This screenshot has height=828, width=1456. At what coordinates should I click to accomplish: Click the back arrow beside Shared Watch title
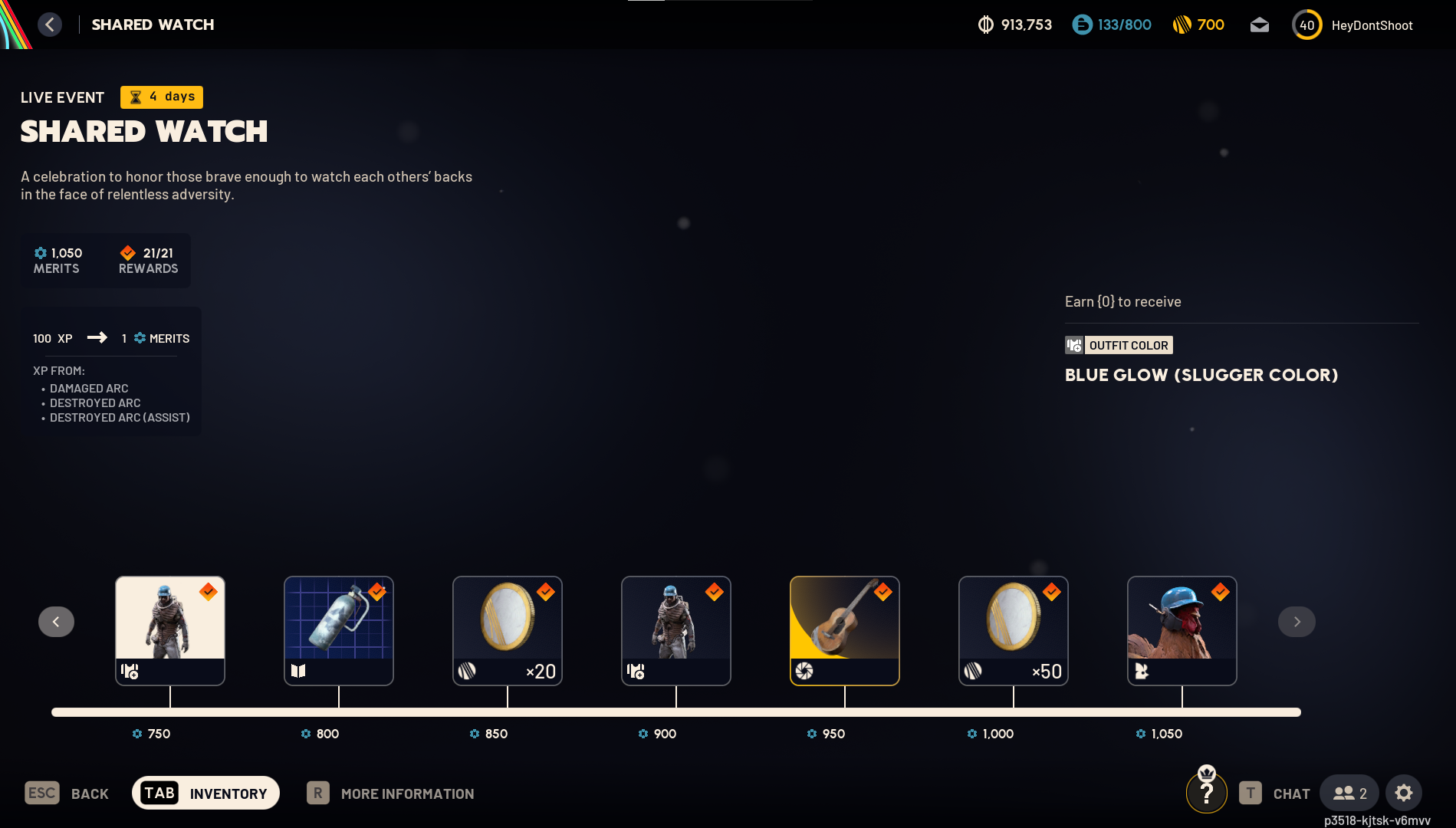[50, 24]
